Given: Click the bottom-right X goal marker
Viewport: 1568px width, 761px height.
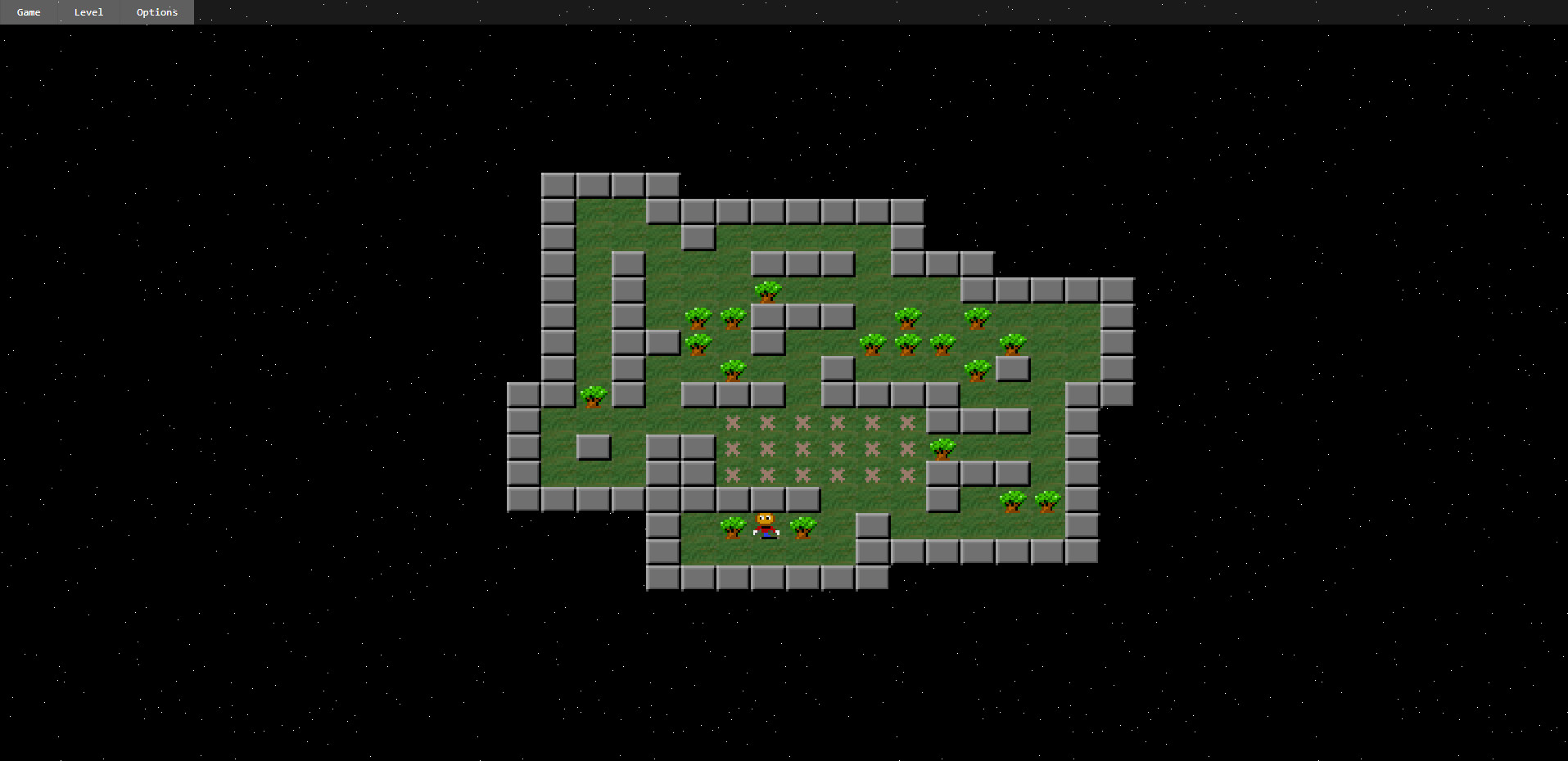Looking at the screenshot, I should click(907, 475).
